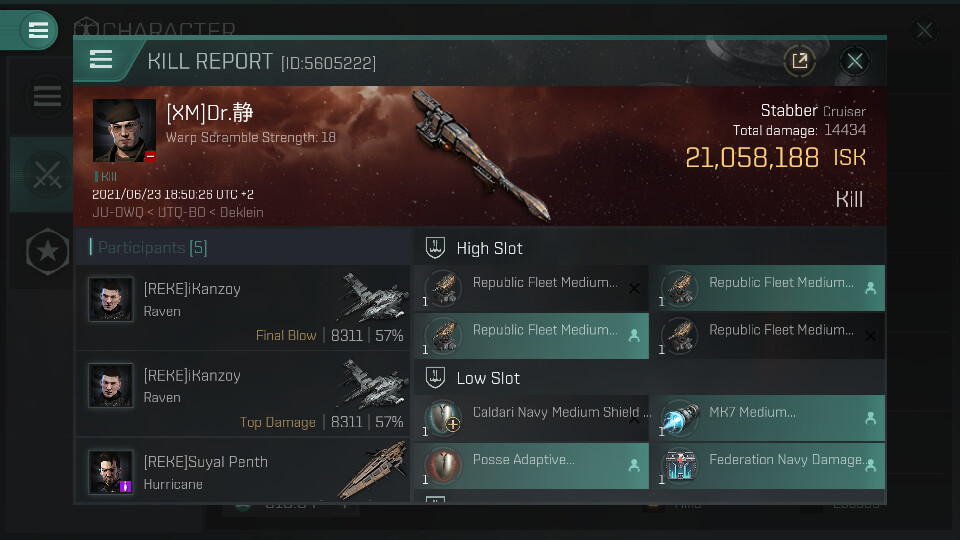Image resolution: width=960 pixels, height=540 pixels.
Task: Open the main menu button at top-left
Action: pyautogui.click(x=38, y=30)
